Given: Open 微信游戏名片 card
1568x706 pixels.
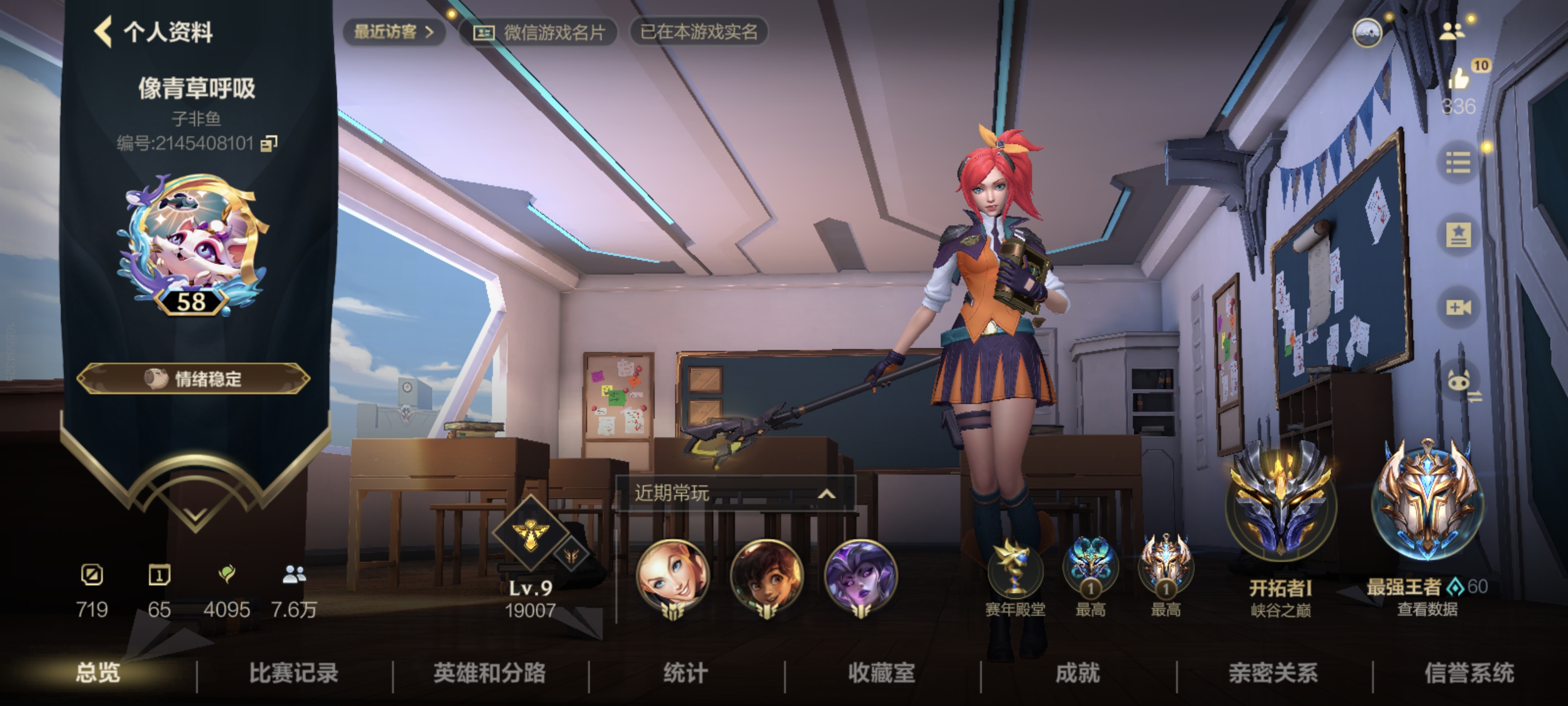Looking at the screenshot, I should coord(539,32).
